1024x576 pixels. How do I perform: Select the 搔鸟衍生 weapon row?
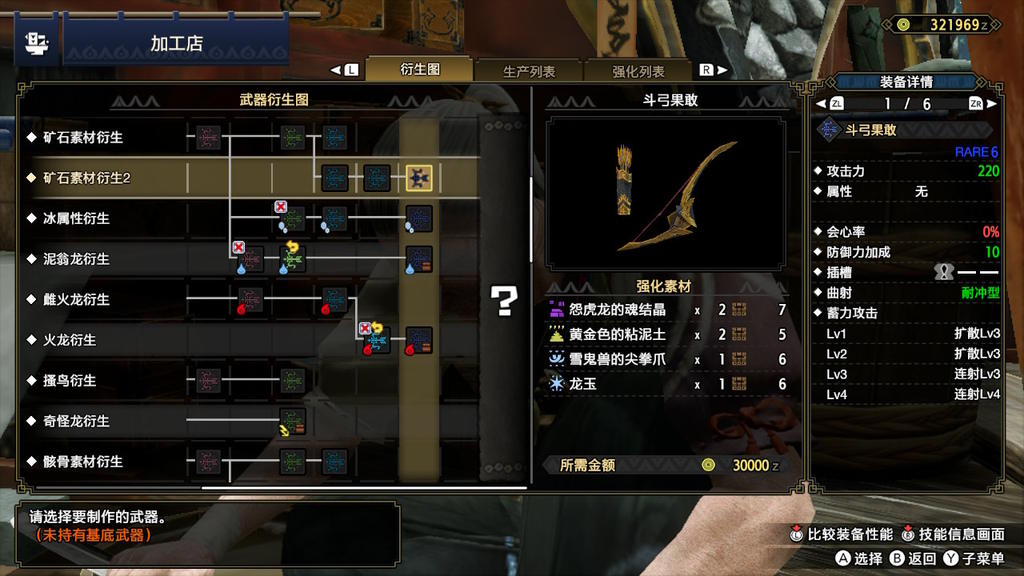click(x=69, y=380)
